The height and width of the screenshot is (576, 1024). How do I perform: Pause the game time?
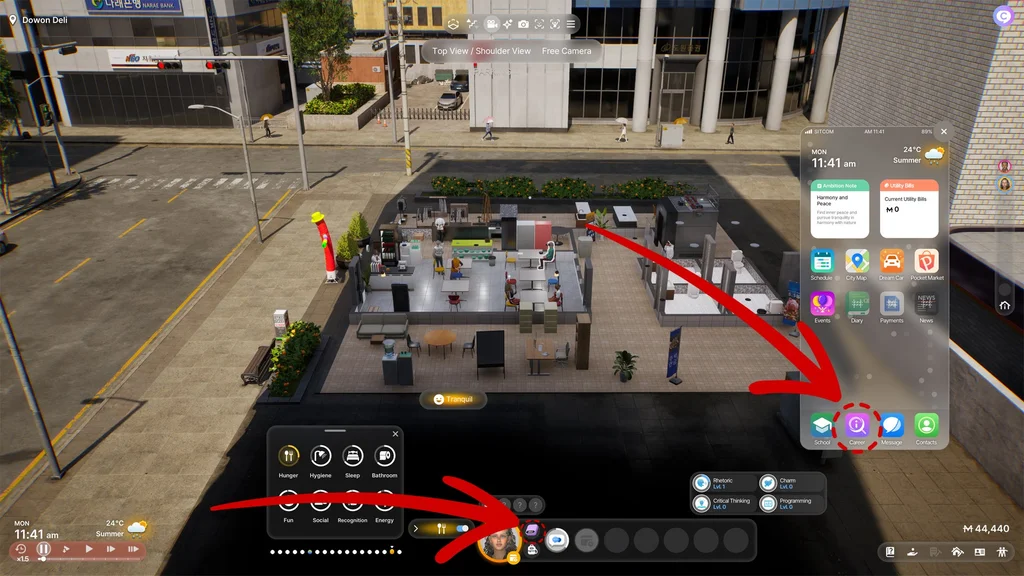(44, 549)
